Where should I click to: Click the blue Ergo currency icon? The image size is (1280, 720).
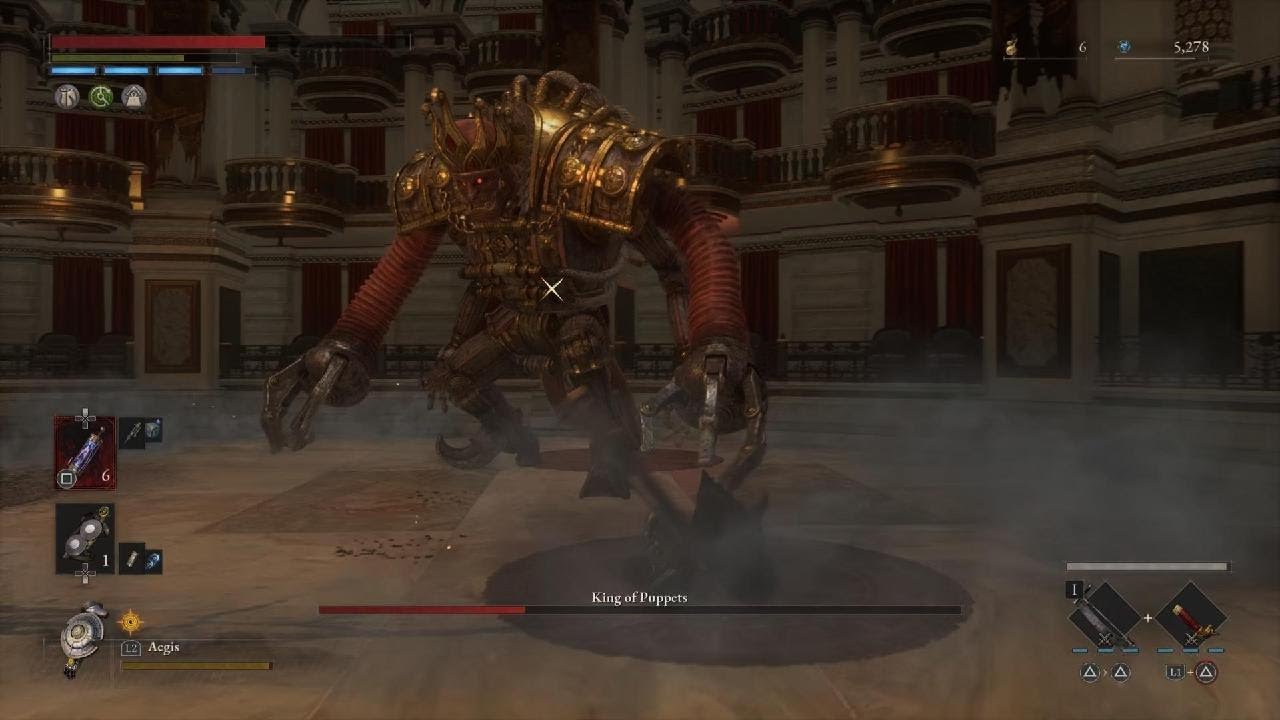coord(1124,46)
